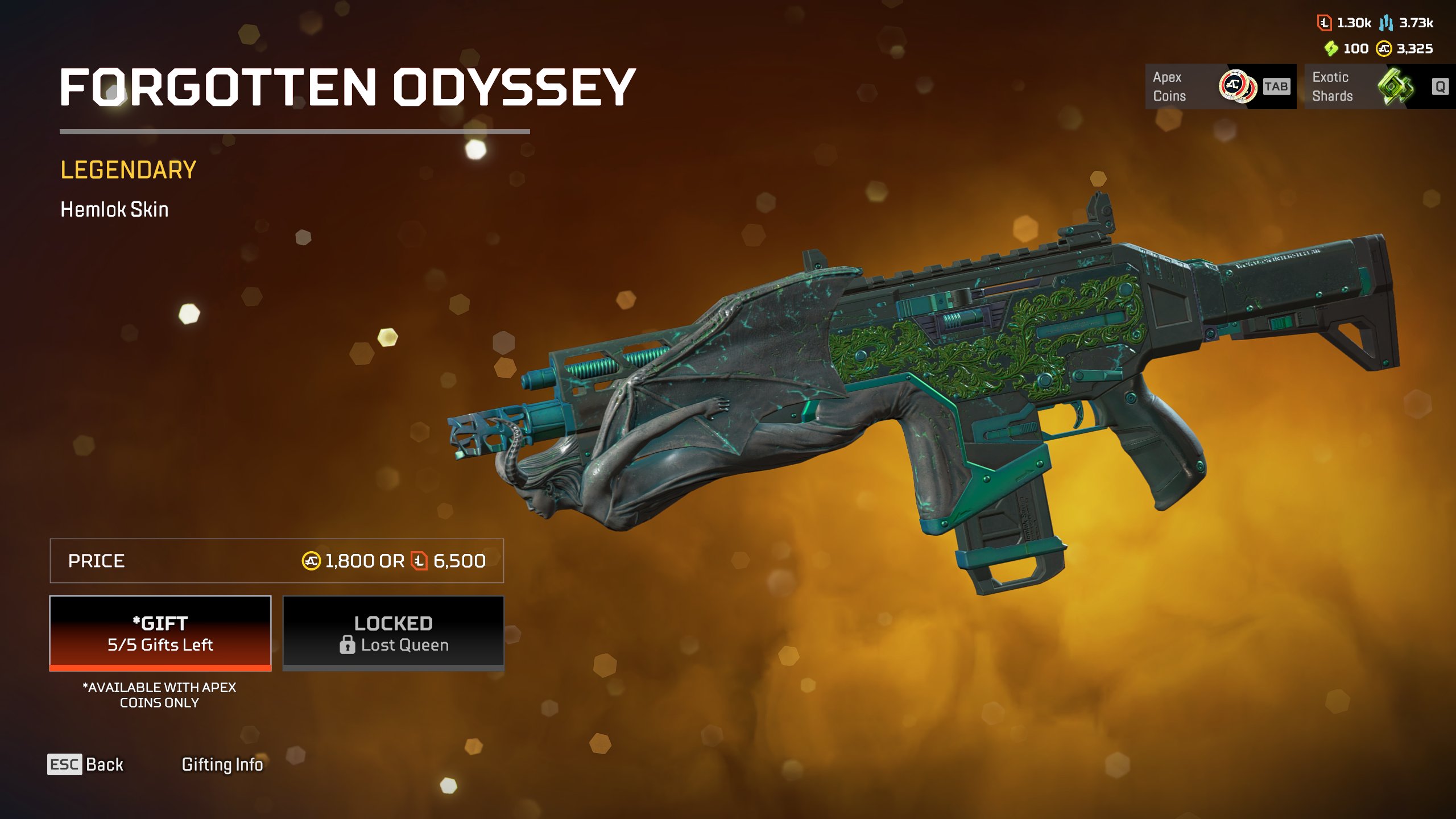
Task: Click the Gift button with 5/5 gifts left
Action: click(x=160, y=633)
